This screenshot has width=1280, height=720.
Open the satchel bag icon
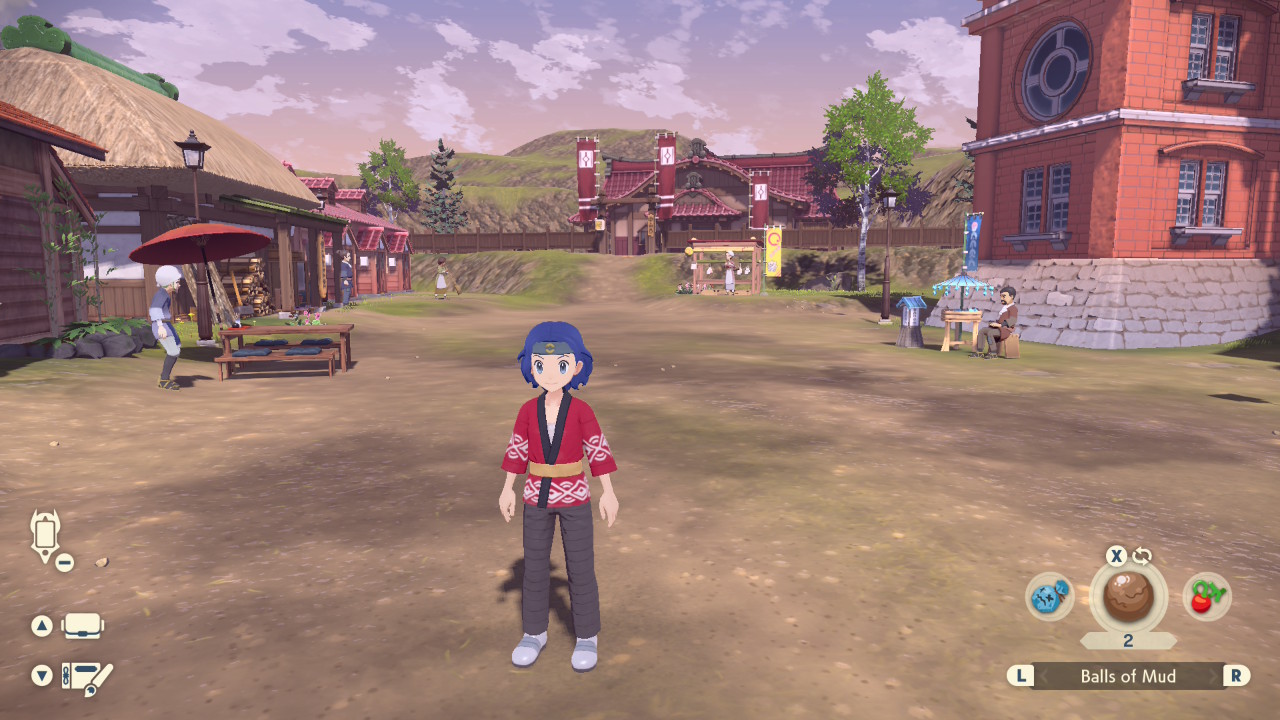click(83, 625)
